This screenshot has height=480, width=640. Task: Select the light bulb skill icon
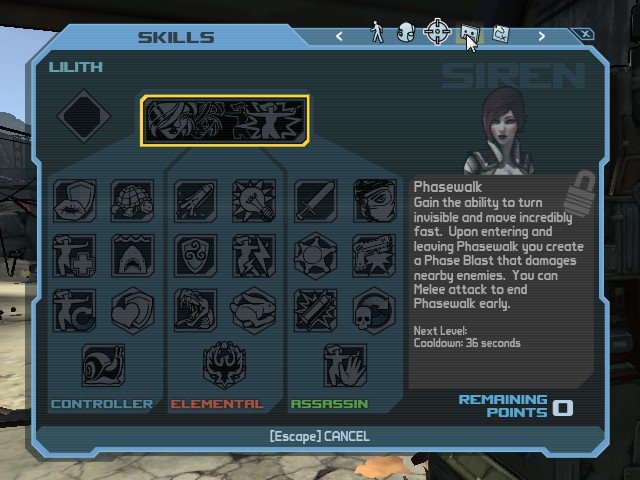[253, 201]
